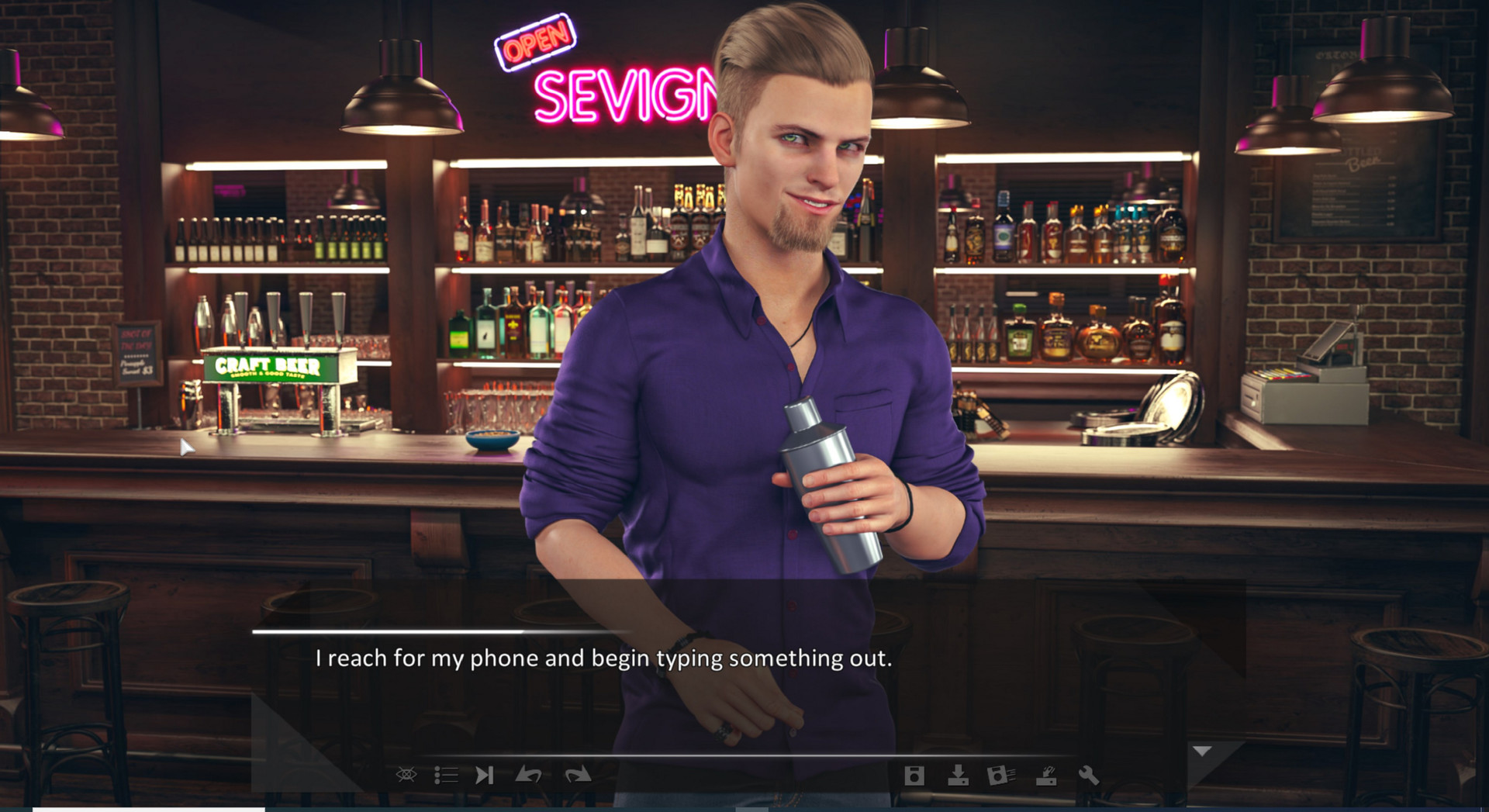Viewport: 1489px width, 812px height.
Task: Open the dialogue history log
Action: [x=446, y=775]
